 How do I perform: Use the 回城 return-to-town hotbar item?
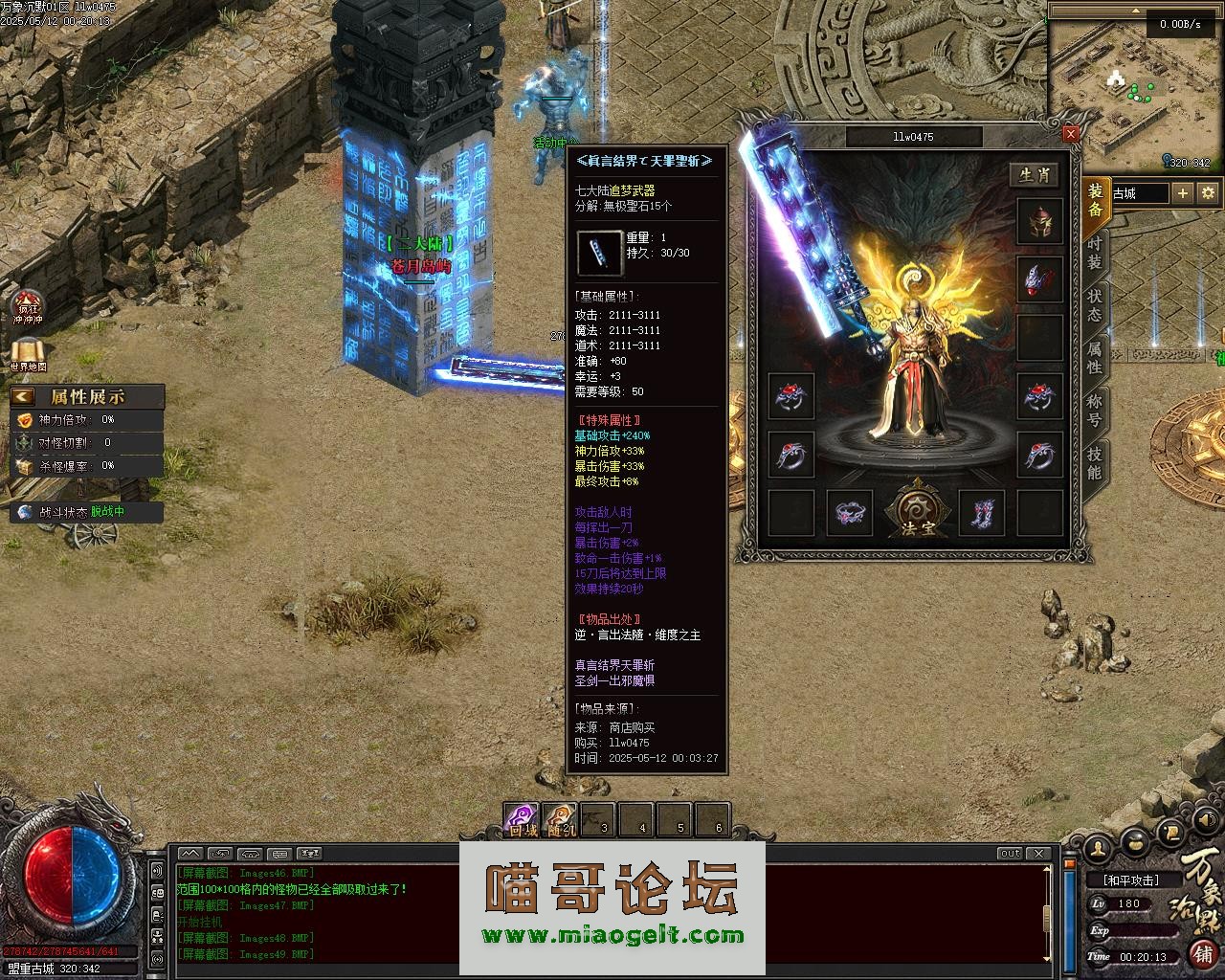tap(522, 820)
